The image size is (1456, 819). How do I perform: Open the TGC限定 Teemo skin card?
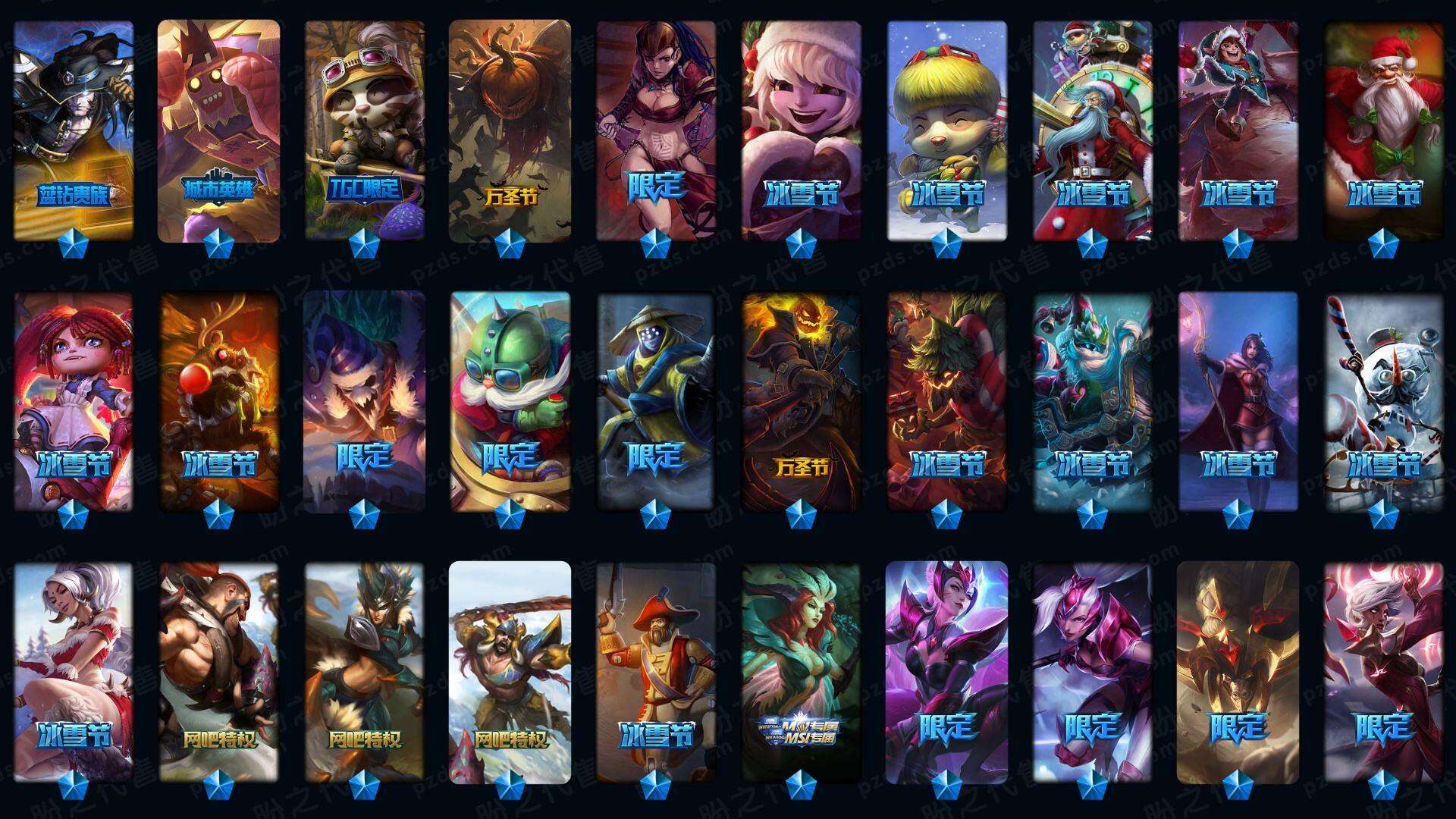point(365,130)
